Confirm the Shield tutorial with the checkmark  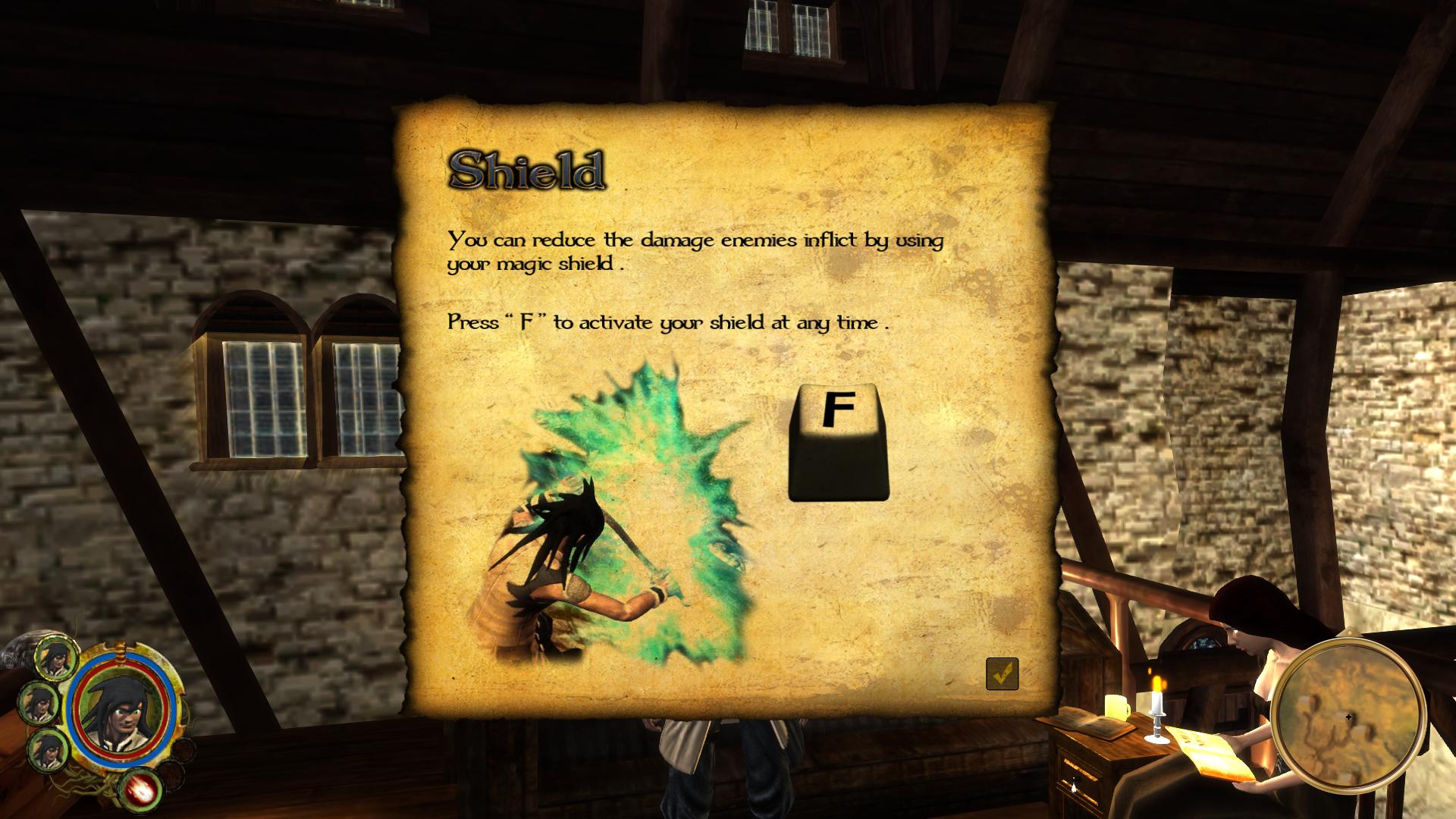pyautogui.click(x=1002, y=673)
